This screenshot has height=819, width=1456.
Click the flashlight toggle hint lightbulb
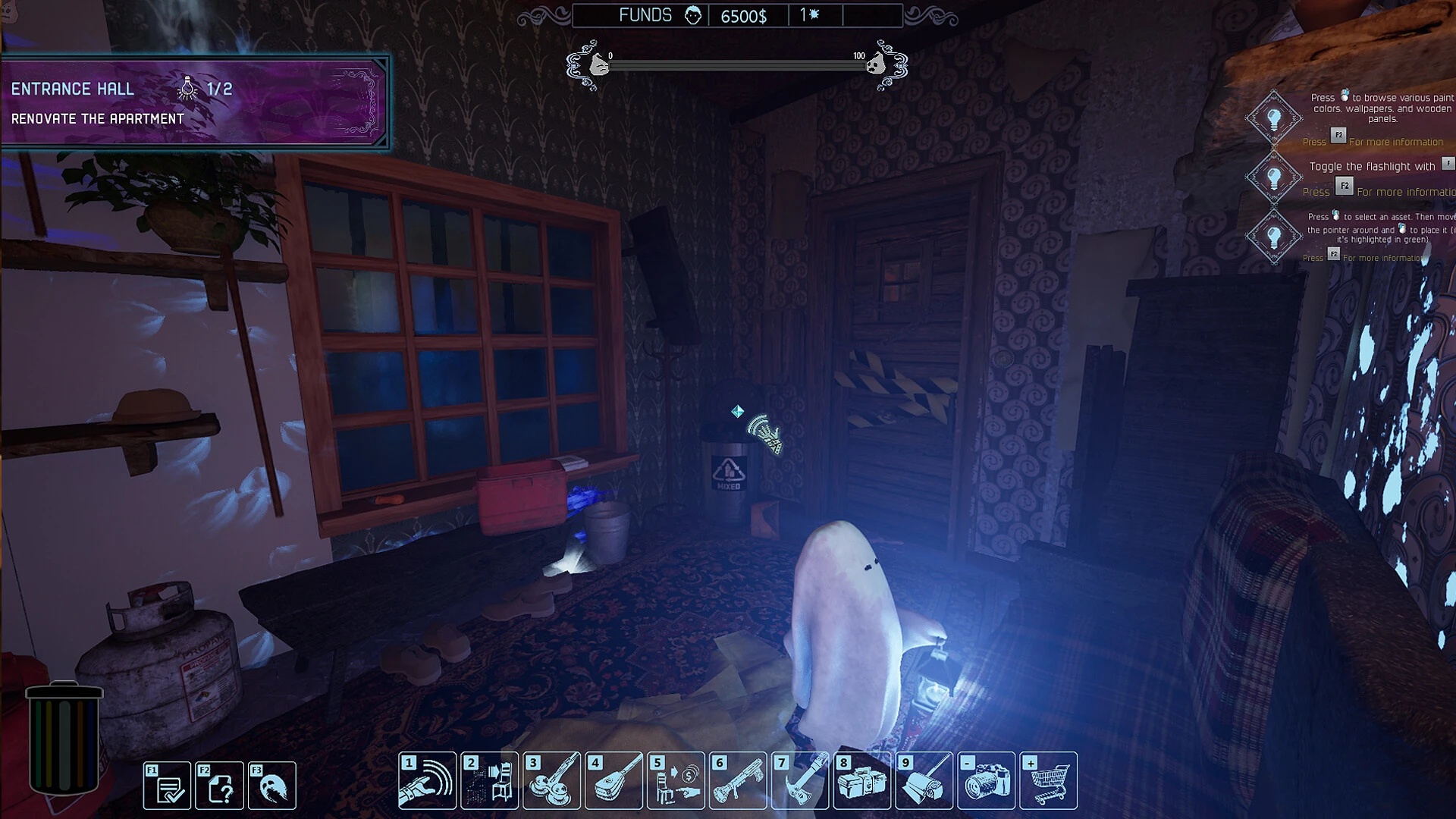point(1274,177)
